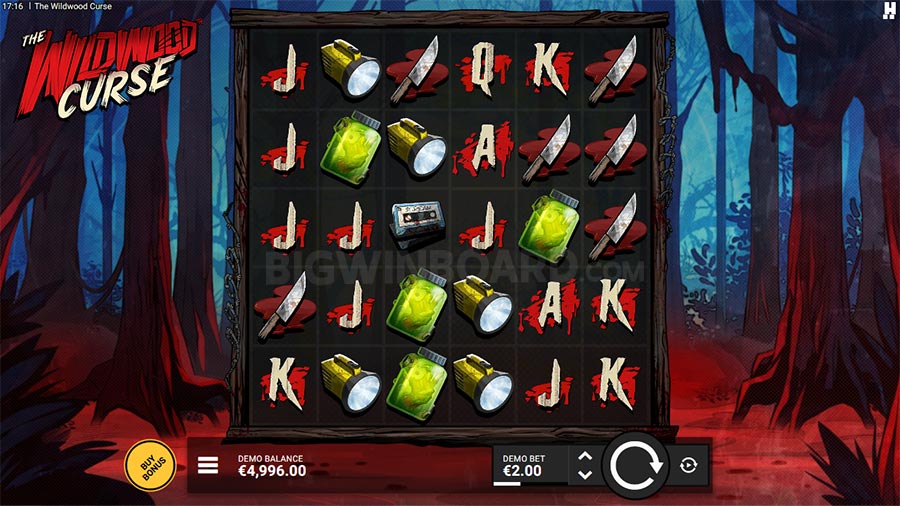Decrease the demo bet with the down arrow

coord(586,474)
